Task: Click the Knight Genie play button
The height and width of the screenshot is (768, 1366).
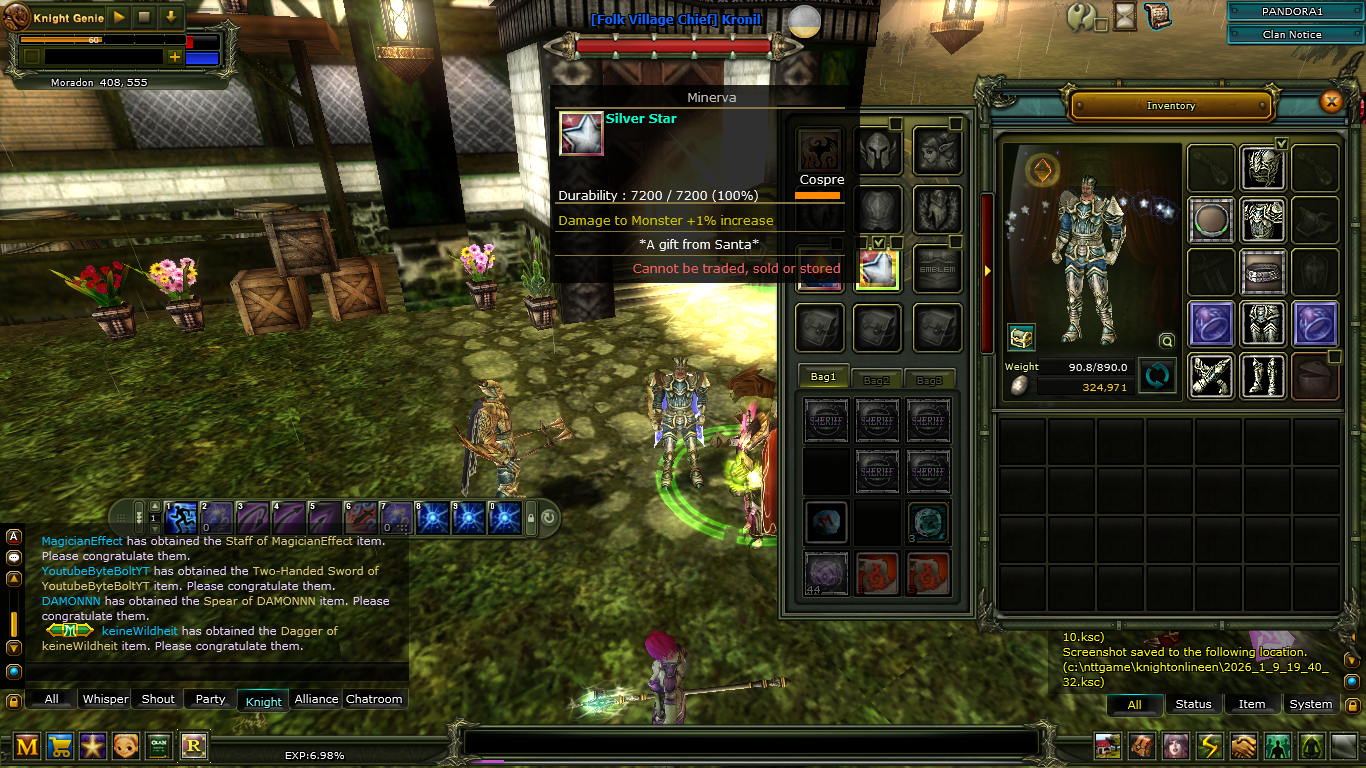Action: [x=119, y=17]
